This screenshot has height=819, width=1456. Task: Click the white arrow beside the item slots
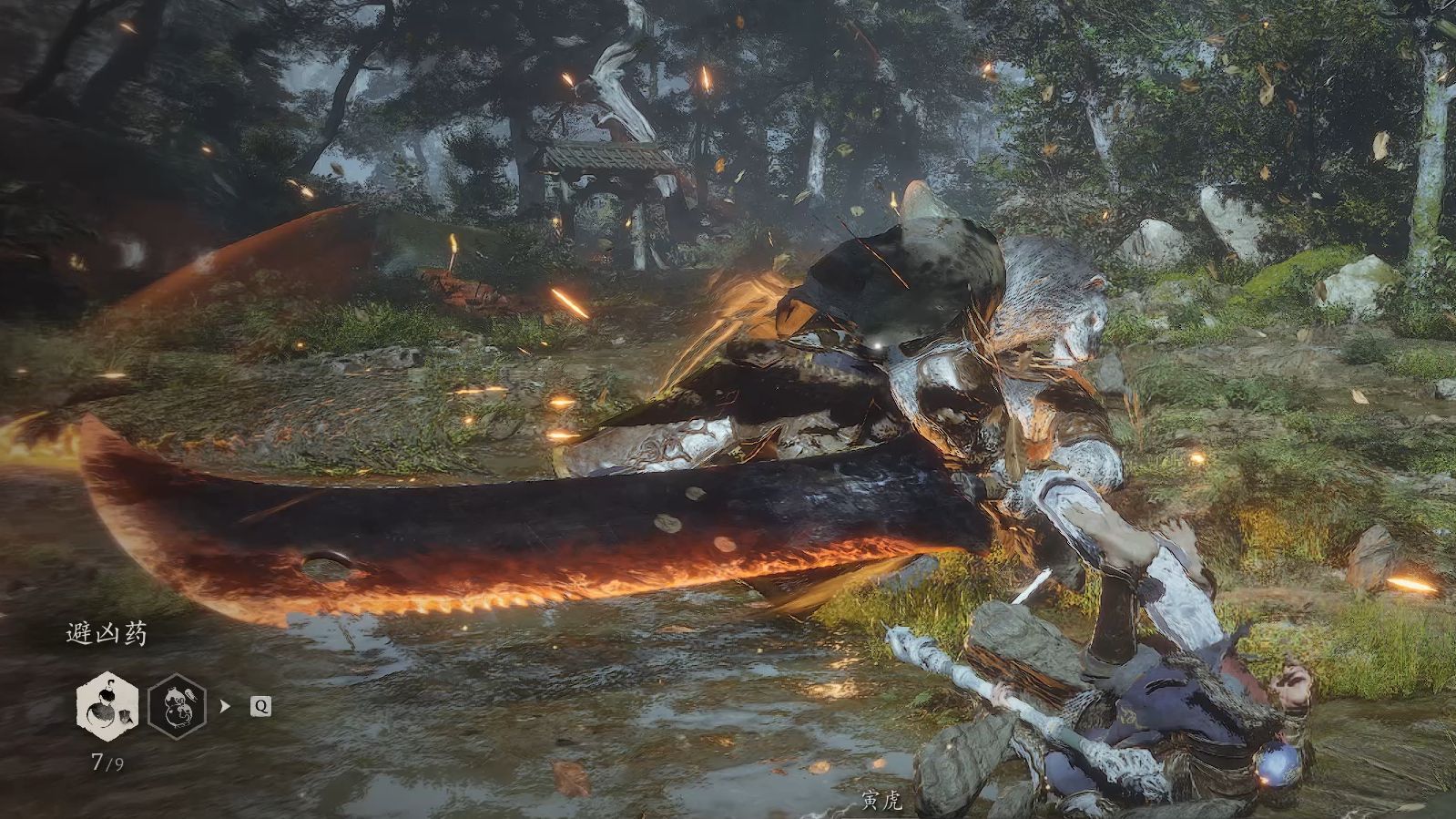pyautogui.click(x=225, y=706)
